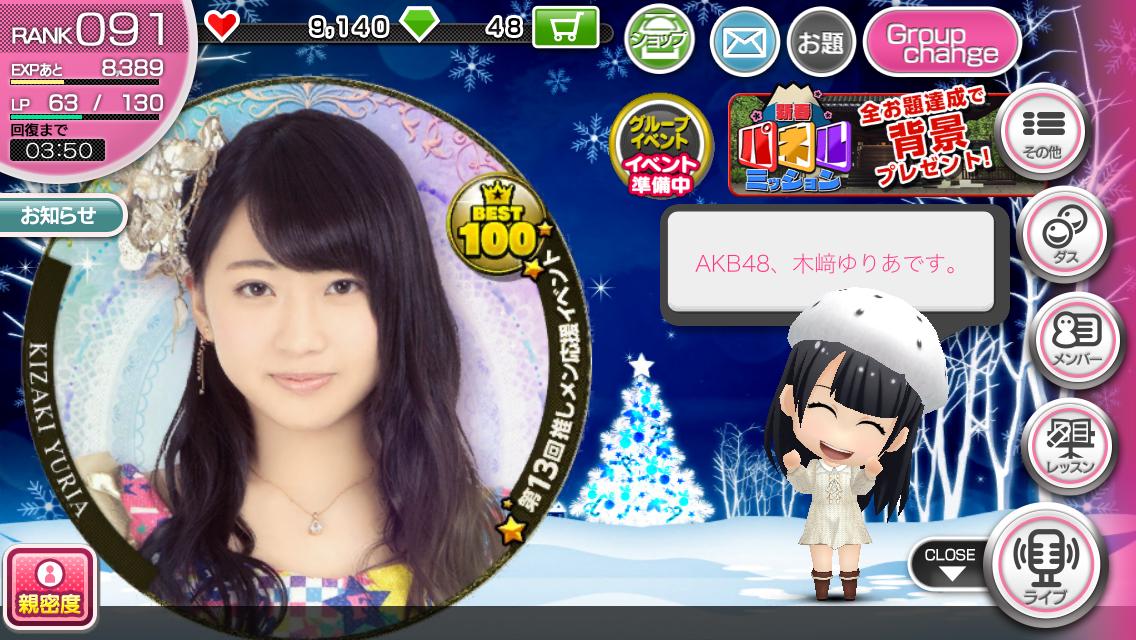Open the green ショップ shop button
1136x640 pixels.
click(x=659, y=40)
